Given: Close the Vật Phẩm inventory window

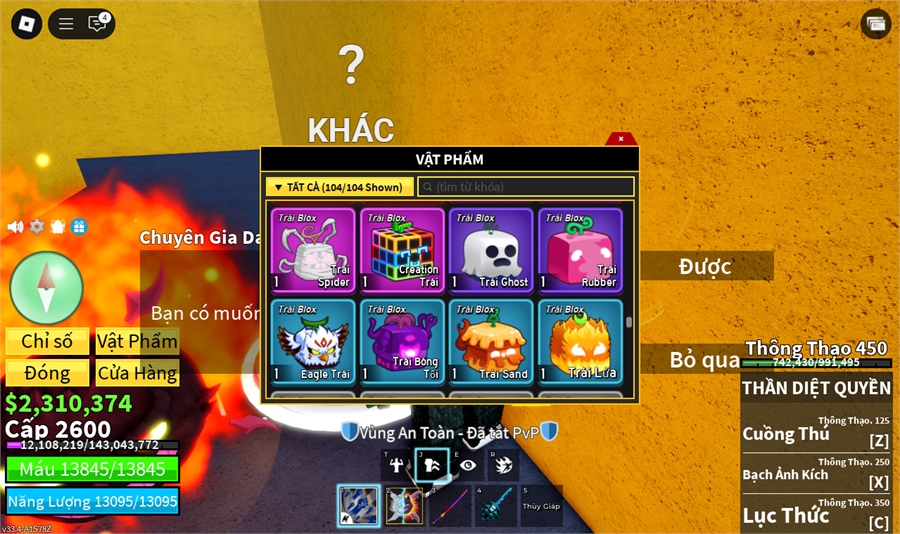Looking at the screenshot, I should point(621,139).
